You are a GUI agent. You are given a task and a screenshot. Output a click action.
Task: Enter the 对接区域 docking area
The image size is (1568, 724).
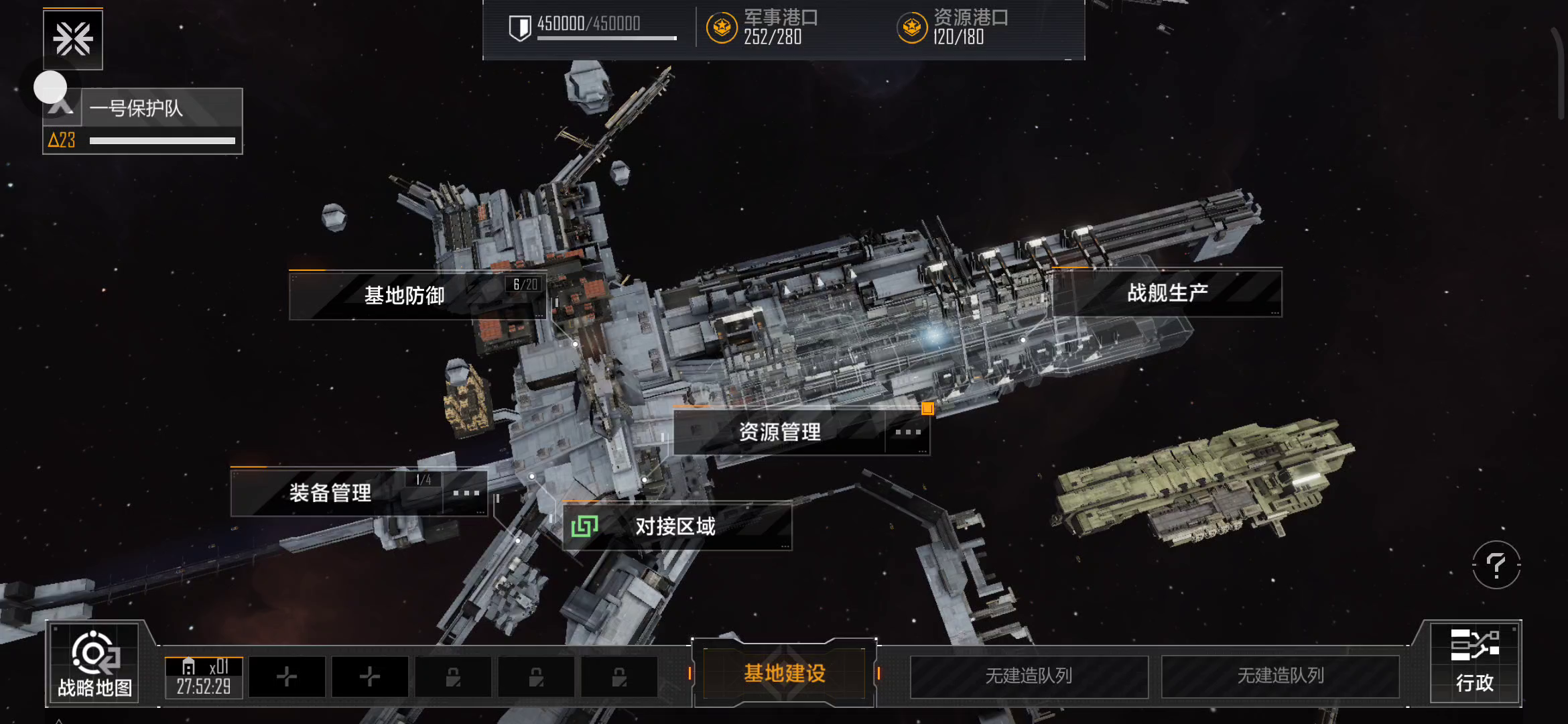tap(675, 527)
